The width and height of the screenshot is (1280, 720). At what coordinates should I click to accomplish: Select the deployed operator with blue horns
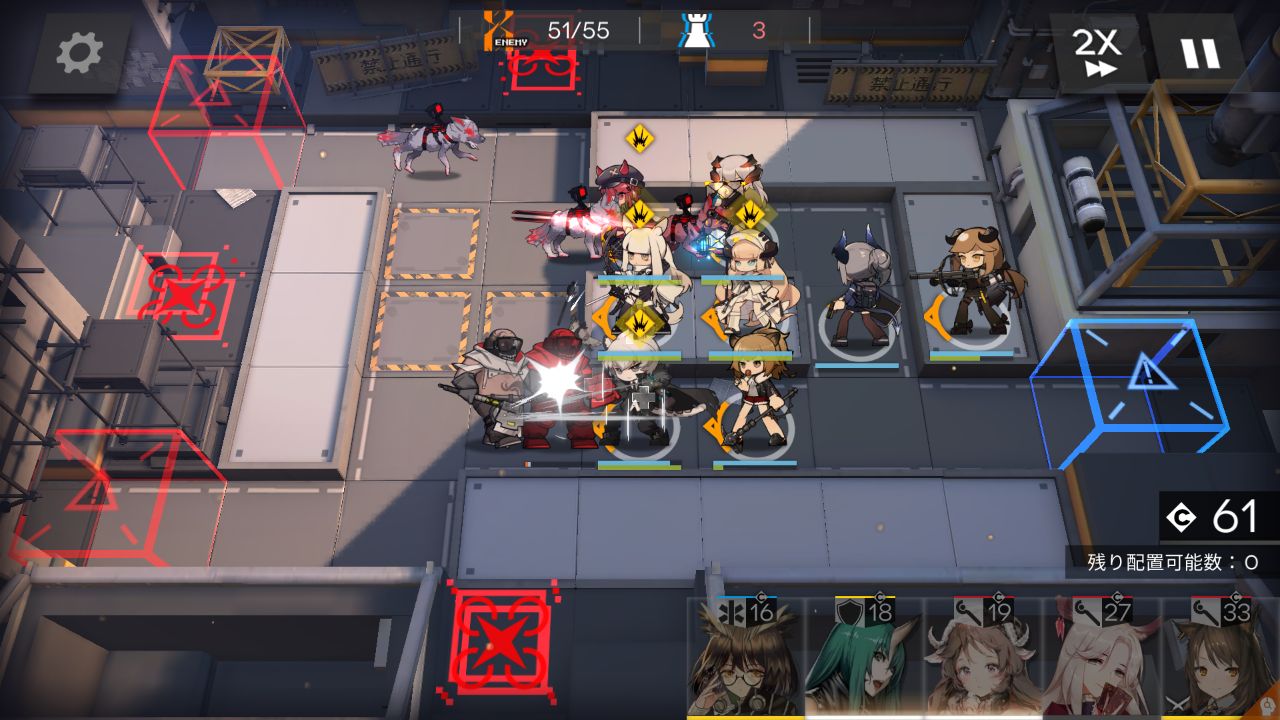858,295
